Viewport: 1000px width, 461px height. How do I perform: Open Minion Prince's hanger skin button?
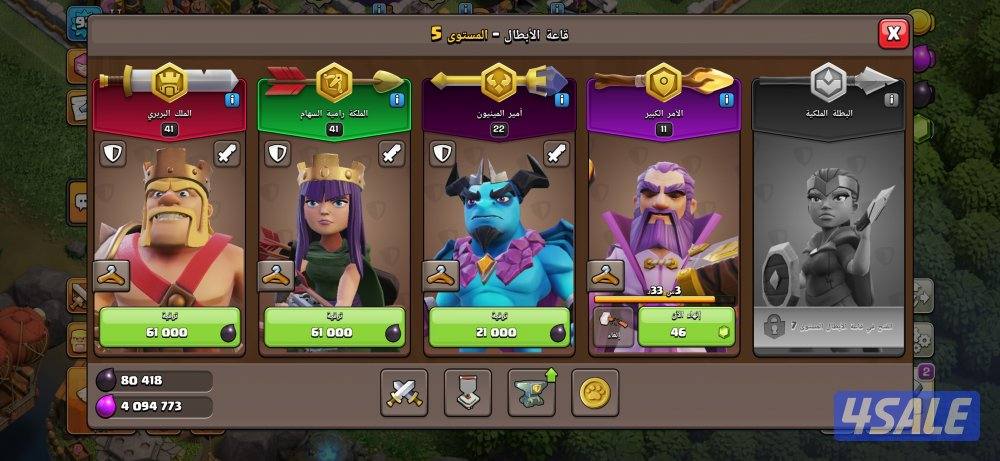[439, 274]
